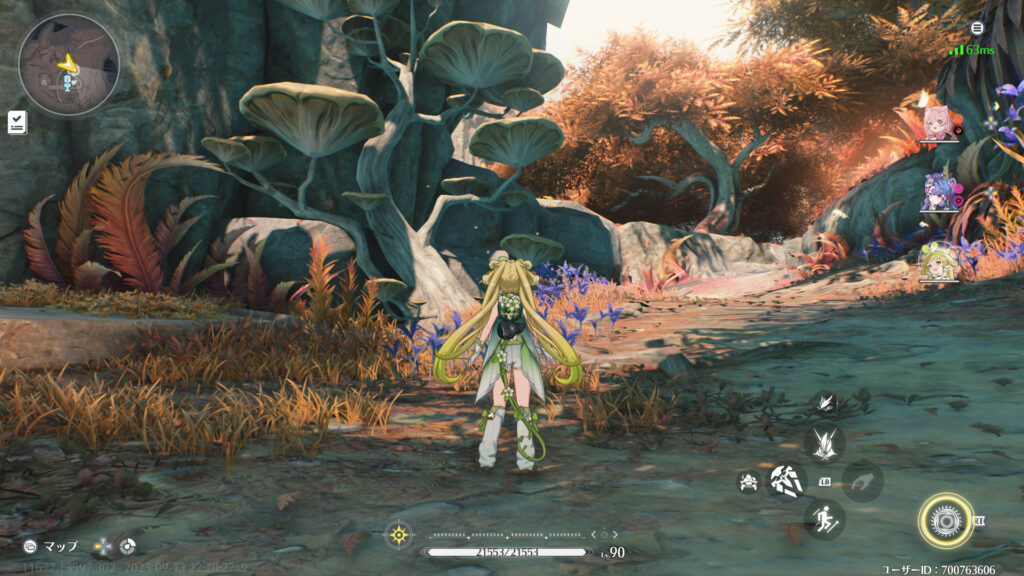Switch to the pink-haired party member

939,122
